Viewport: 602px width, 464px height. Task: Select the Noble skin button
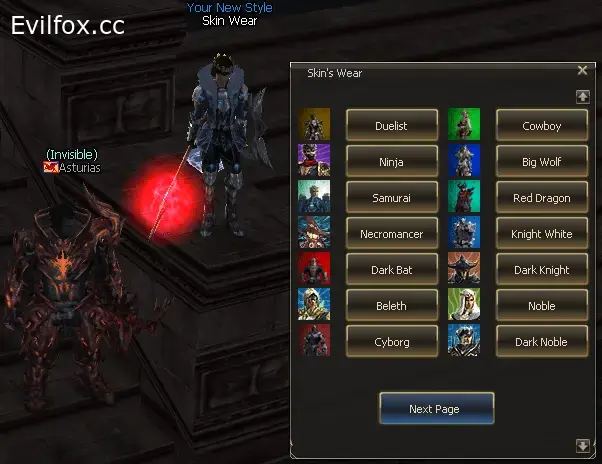click(541, 306)
